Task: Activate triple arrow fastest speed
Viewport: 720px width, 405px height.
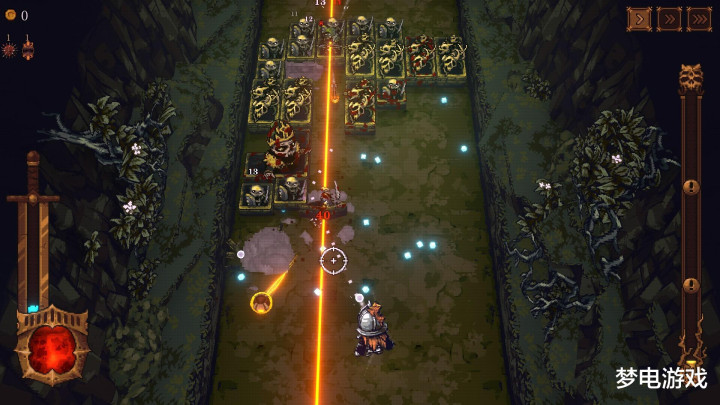Action: point(699,18)
